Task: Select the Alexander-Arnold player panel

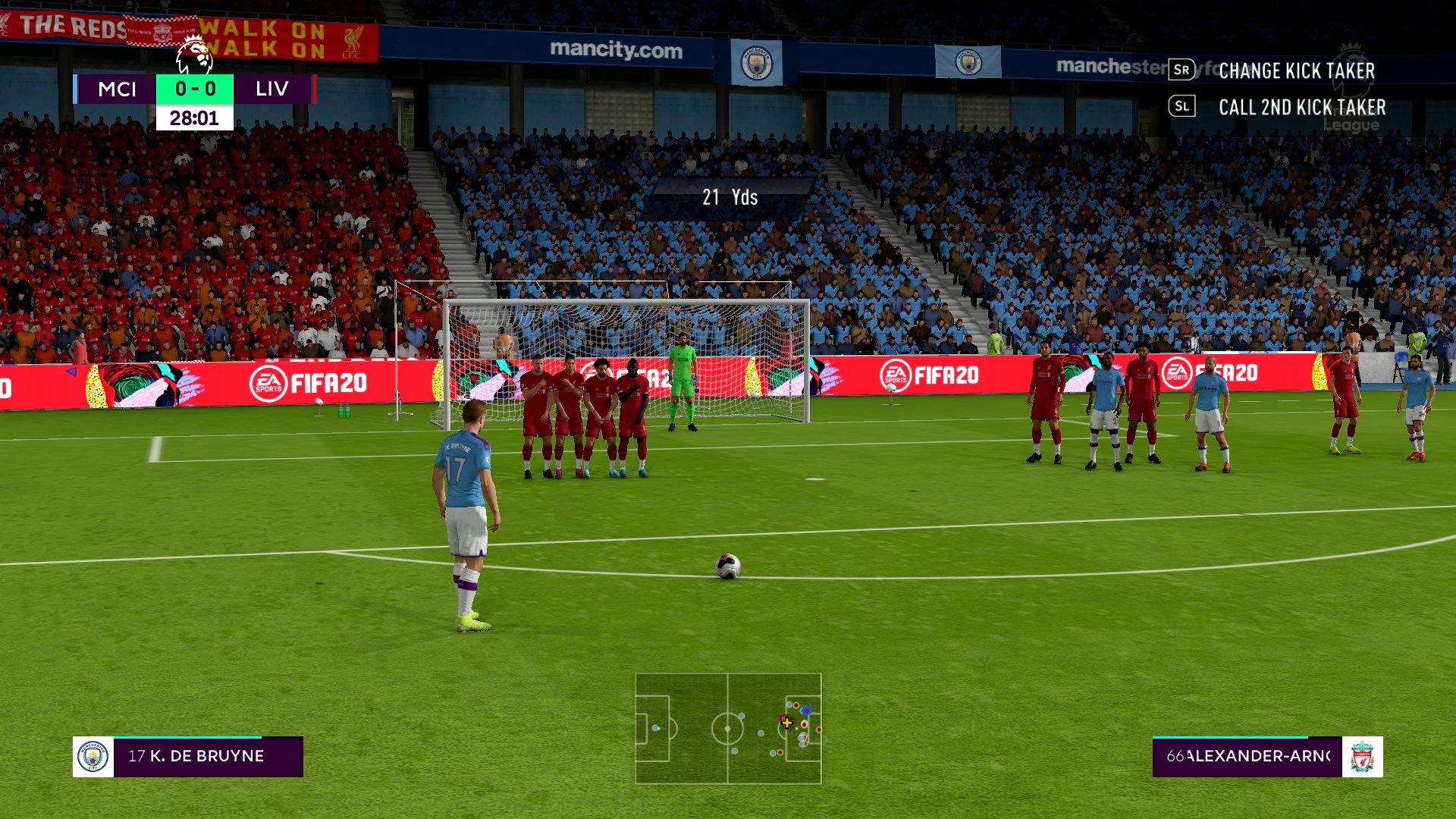Action: click(1266, 756)
